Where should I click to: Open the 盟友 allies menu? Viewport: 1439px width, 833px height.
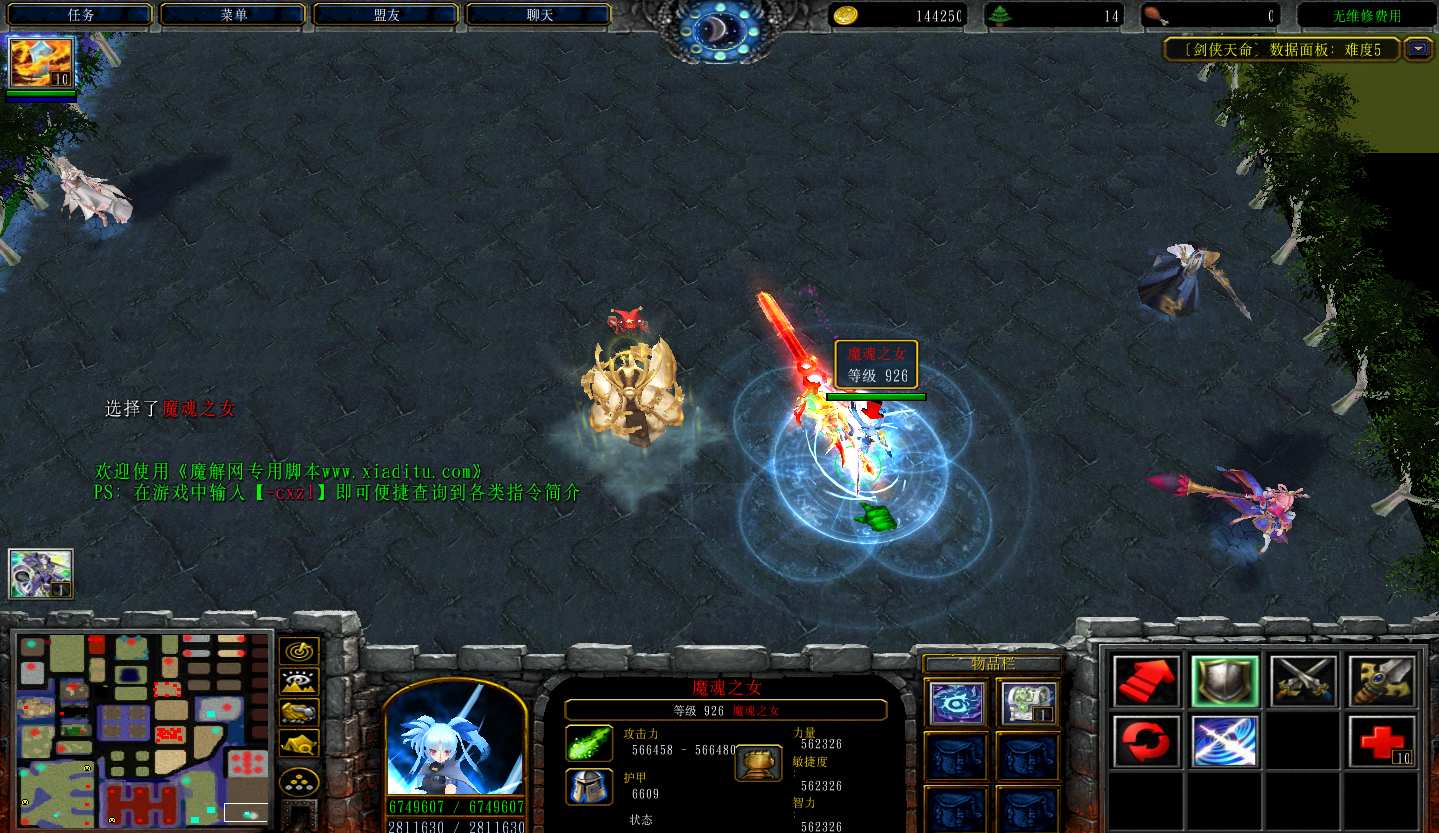(386, 15)
